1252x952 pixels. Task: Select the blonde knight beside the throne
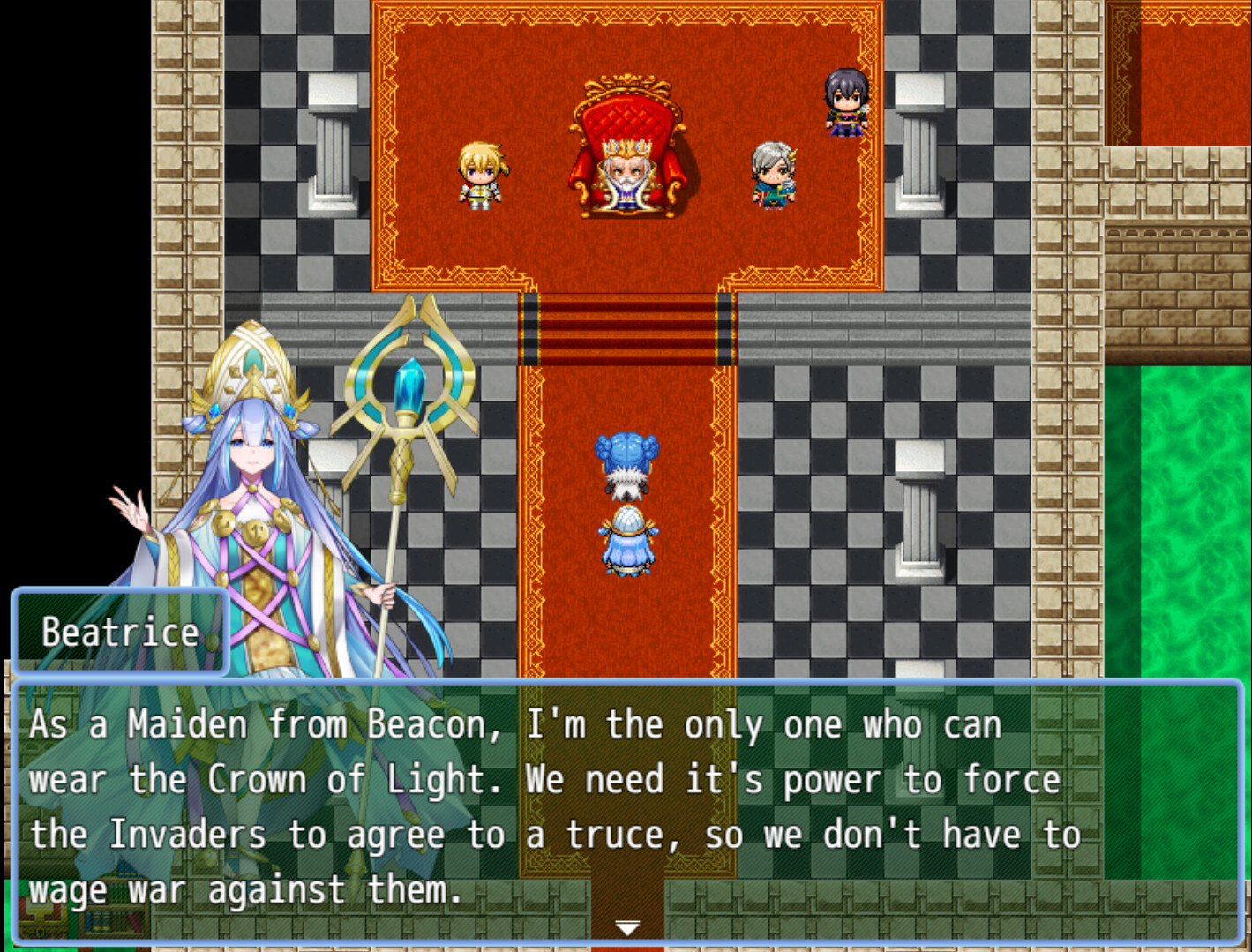click(482, 176)
